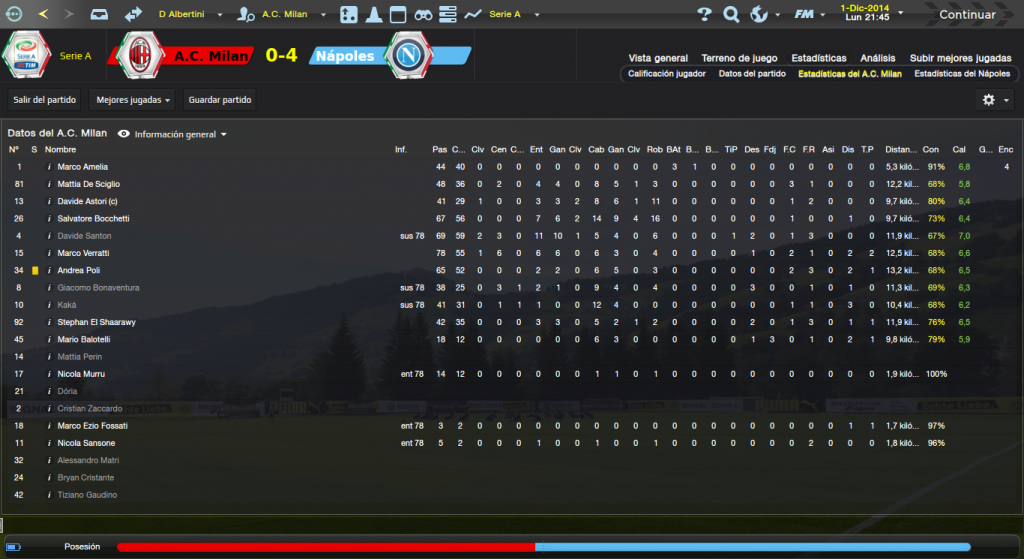Select the Análisis tab

click(877, 58)
